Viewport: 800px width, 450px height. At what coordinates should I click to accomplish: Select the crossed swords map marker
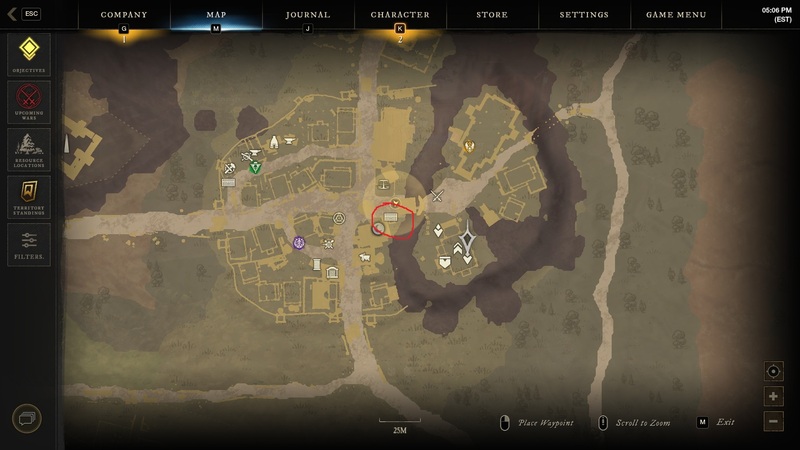click(437, 196)
